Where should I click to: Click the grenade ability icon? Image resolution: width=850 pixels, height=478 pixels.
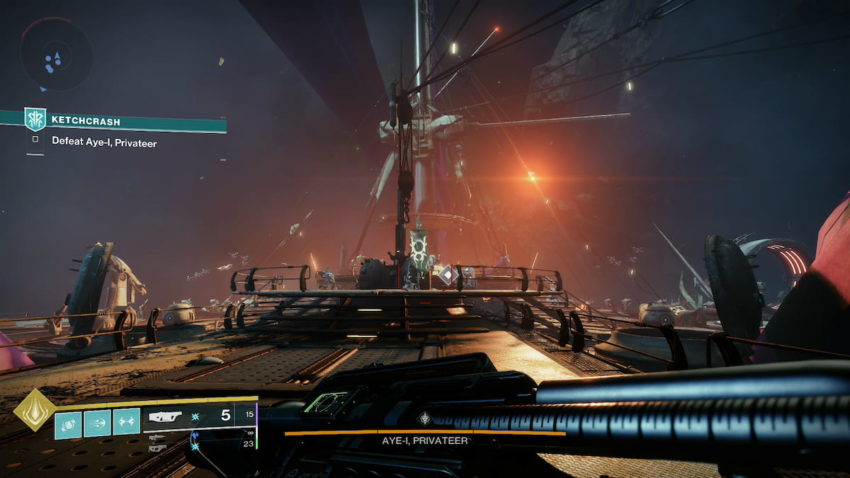coord(68,422)
